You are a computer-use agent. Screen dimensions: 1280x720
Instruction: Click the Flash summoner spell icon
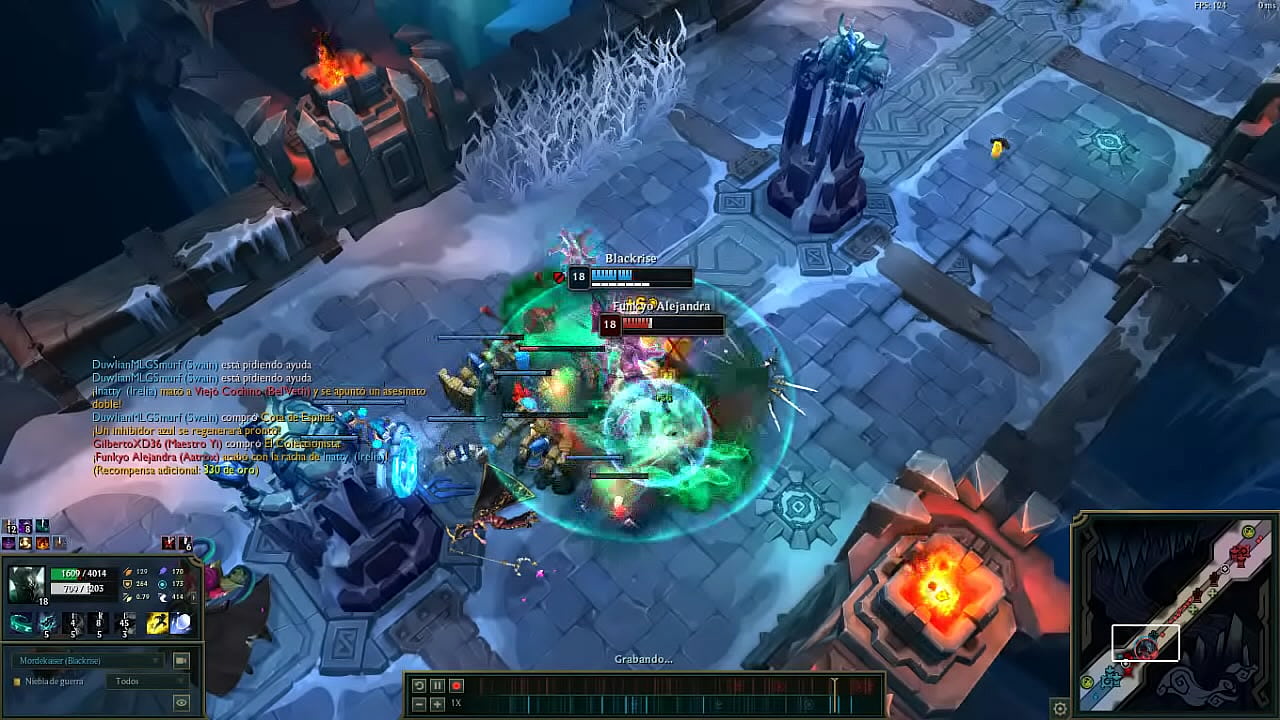pos(181,622)
